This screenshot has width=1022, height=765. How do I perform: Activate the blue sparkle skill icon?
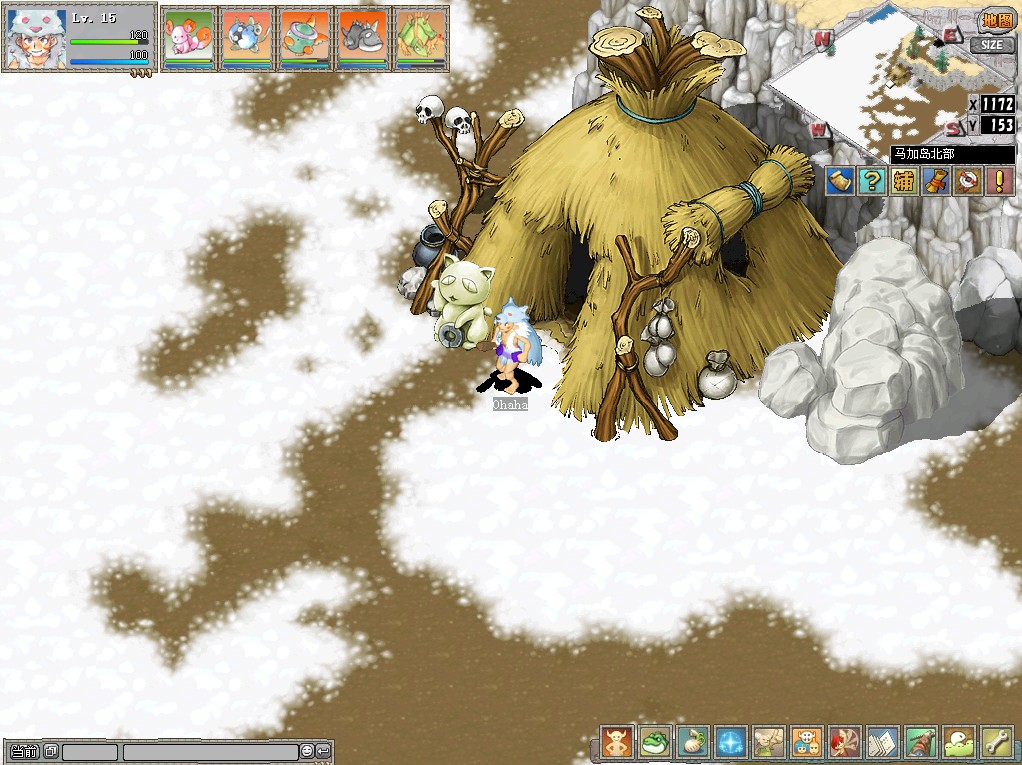(730, 743)
